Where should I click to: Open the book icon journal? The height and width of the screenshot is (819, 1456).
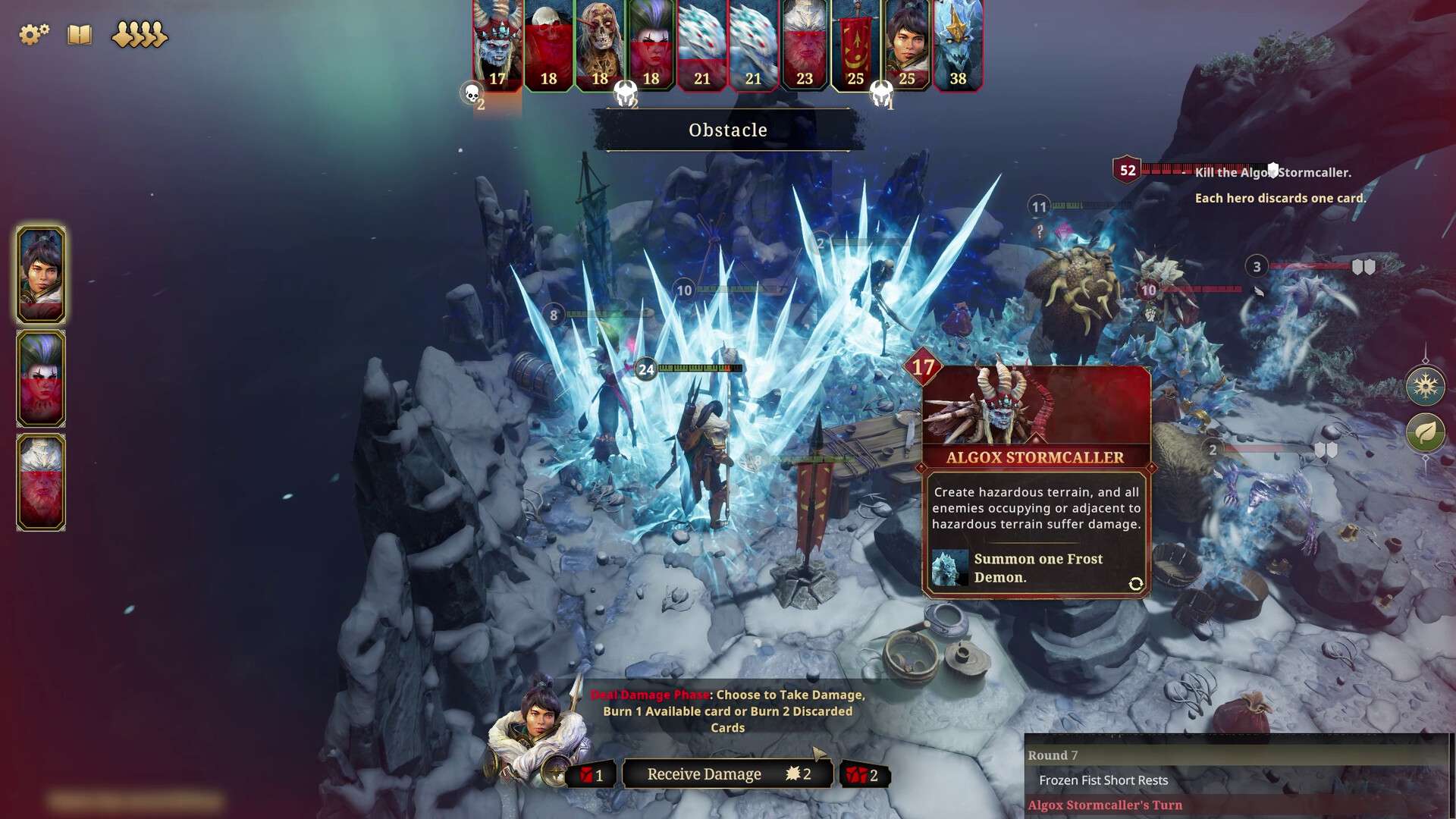[80, 34]
